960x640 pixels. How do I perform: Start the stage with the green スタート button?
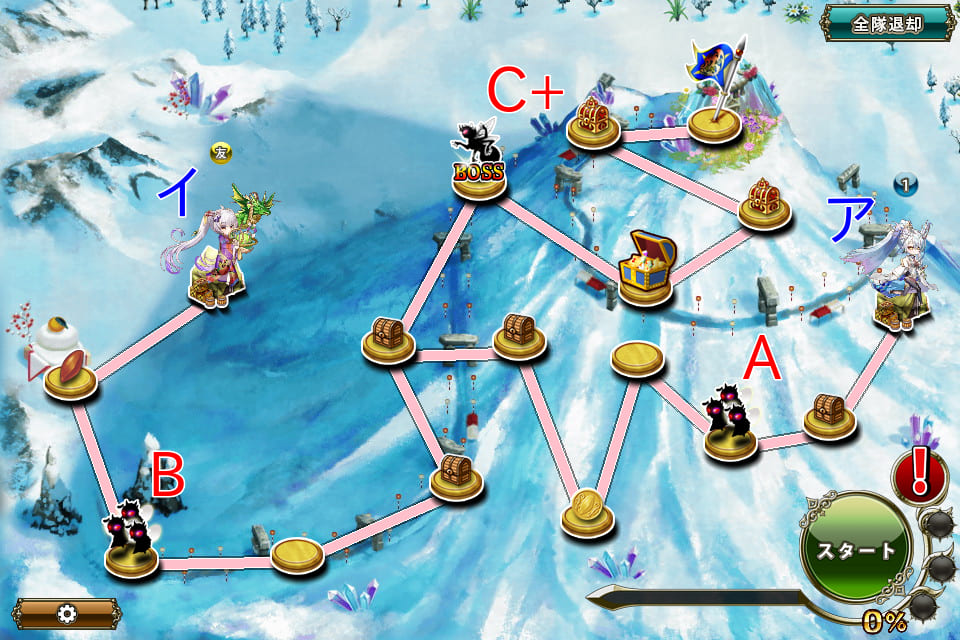[857, 551]
